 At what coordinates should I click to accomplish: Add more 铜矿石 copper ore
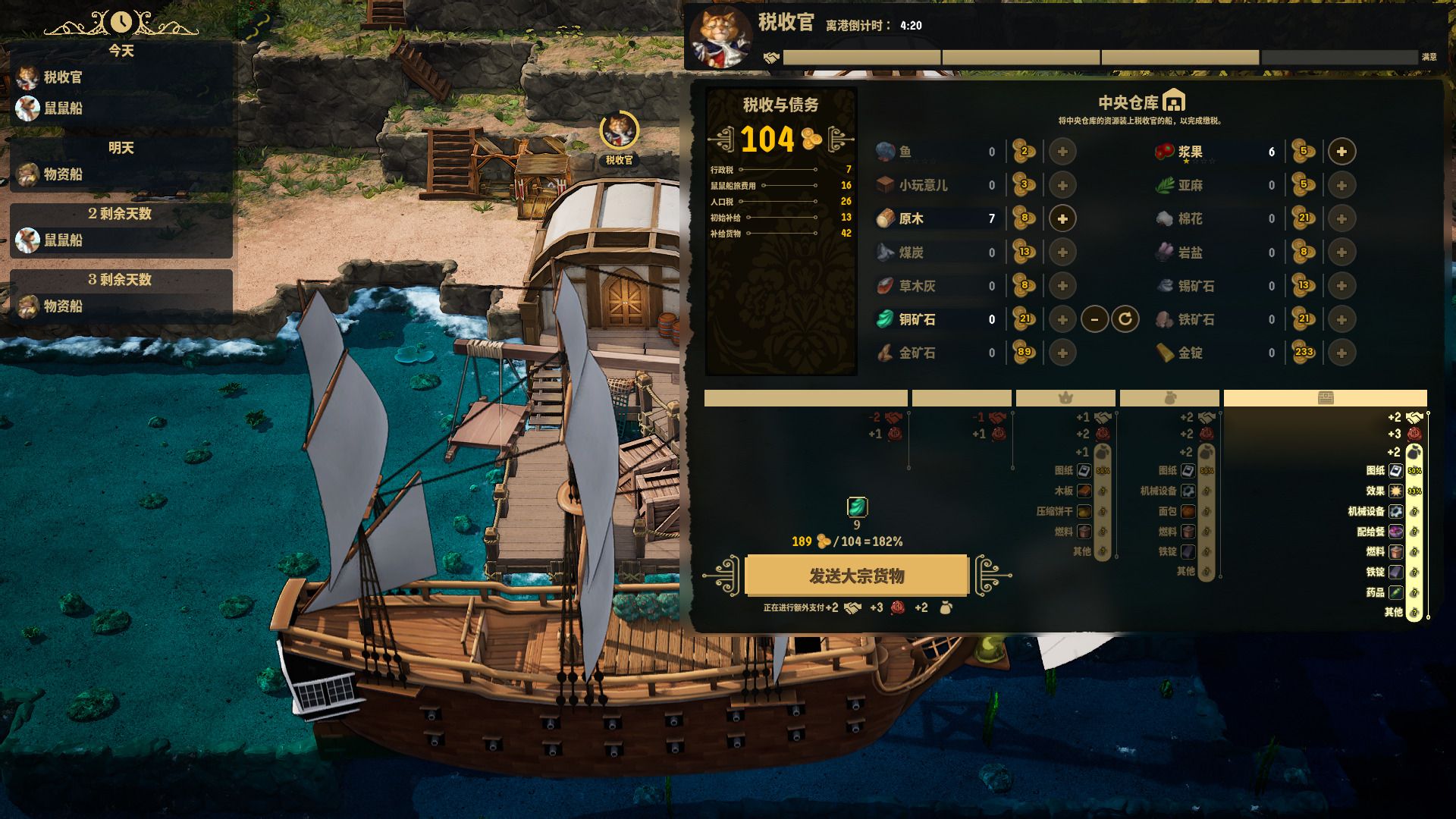[x=1062, y=319]
